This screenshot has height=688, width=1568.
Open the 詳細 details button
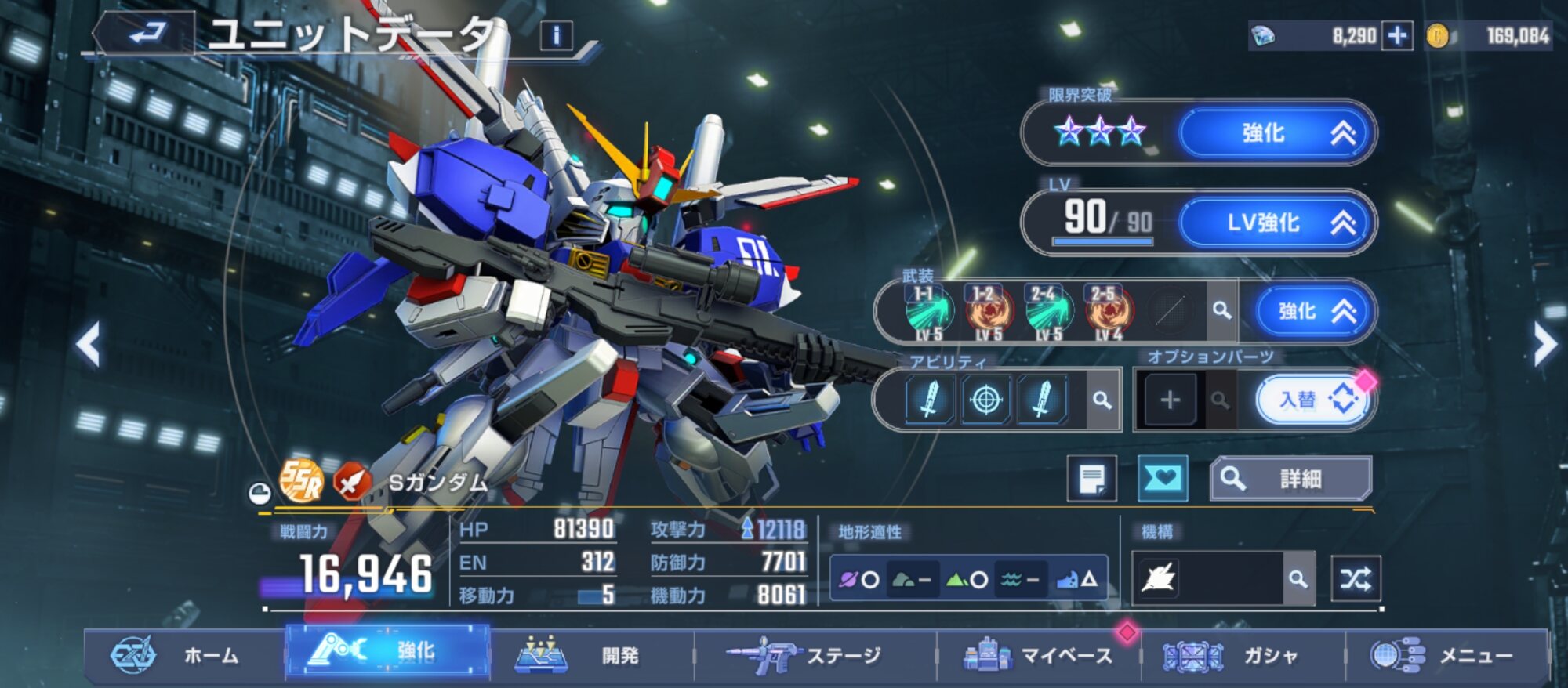[x=1290, y=479]
